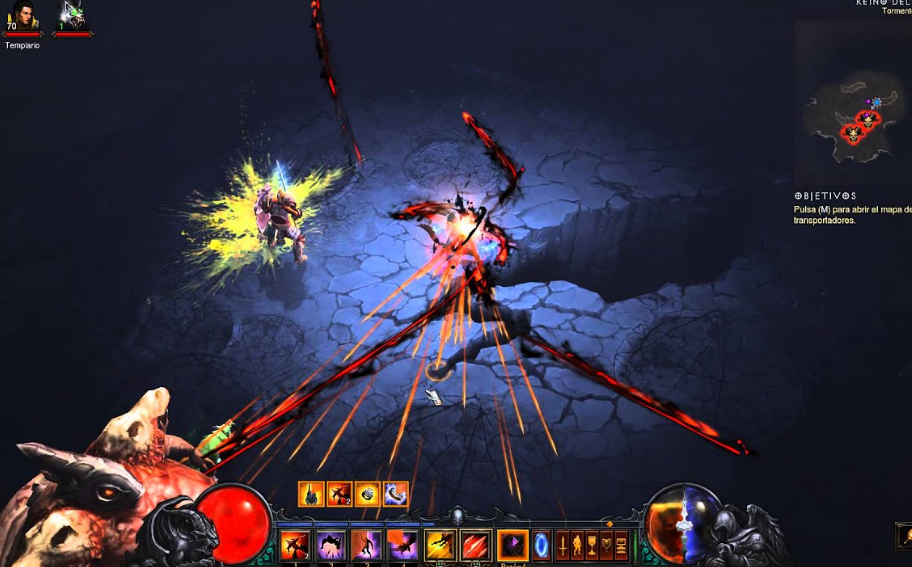Image resolution: width=912 pixels, height=567 pixels.
Task: Cast the purple lightning figure skill in slot 3
Action: click(x=366, y=545)
